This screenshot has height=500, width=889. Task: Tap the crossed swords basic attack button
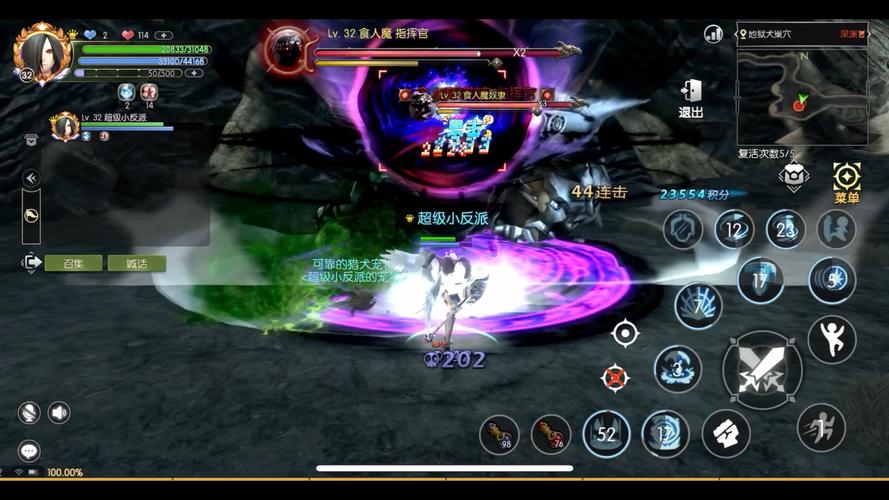pos(762,370)
